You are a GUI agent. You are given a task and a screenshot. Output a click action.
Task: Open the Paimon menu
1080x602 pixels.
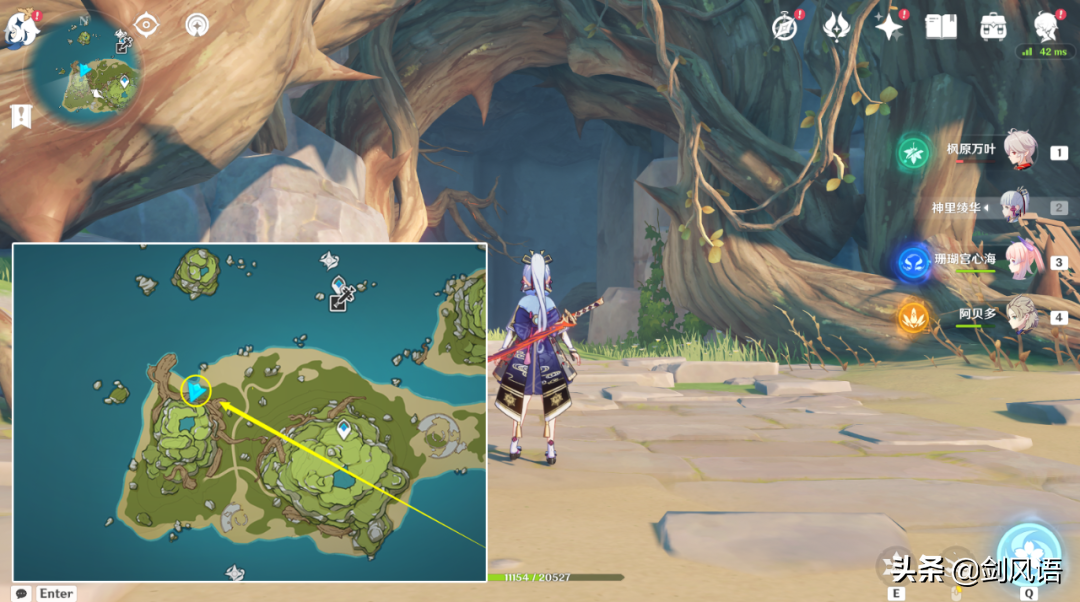pyautogui.click(x=20, y=29)
